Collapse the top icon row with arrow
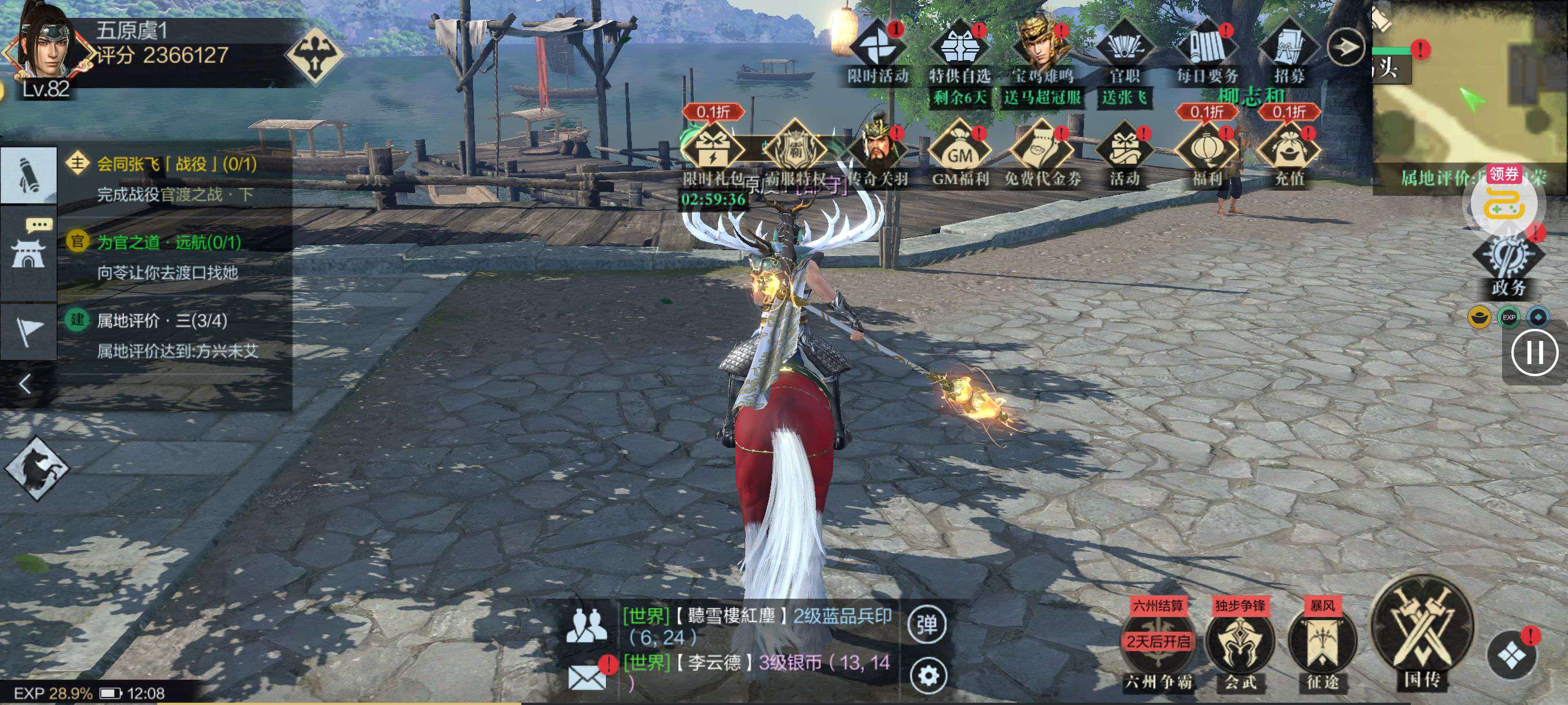Viewport: 1568px width, 705px height. point(1345,46)
